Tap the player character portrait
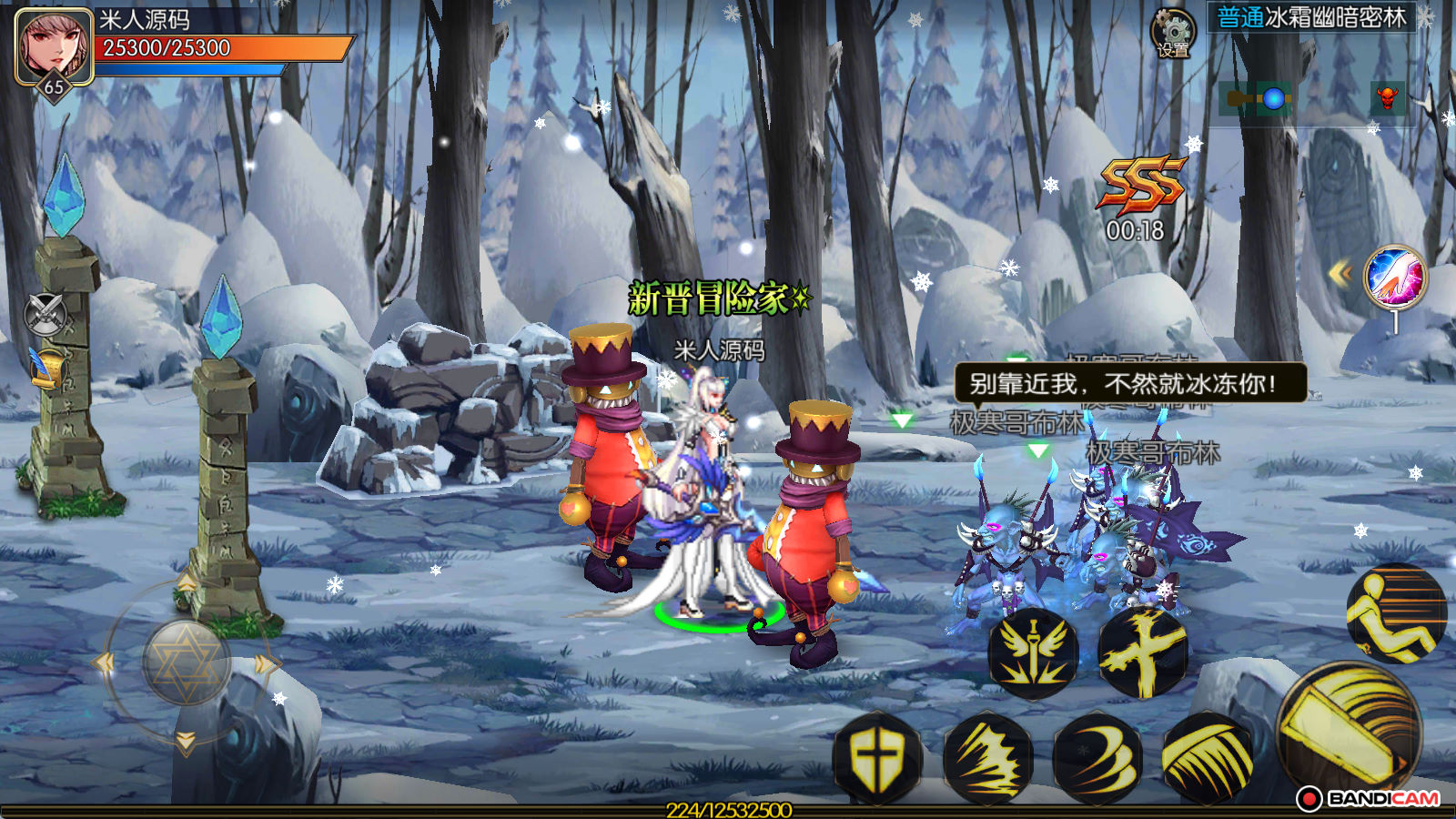This screenshot has height=819, width=1456. [54, 45]
